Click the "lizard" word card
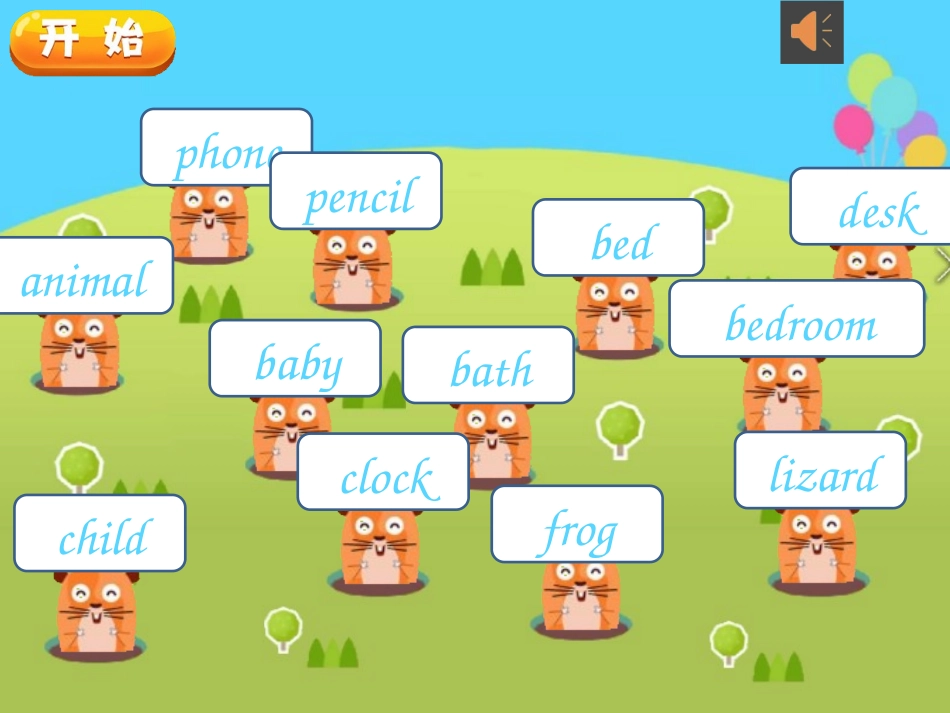The width and height of the screenshot is (950, 713). pos(820,470)
